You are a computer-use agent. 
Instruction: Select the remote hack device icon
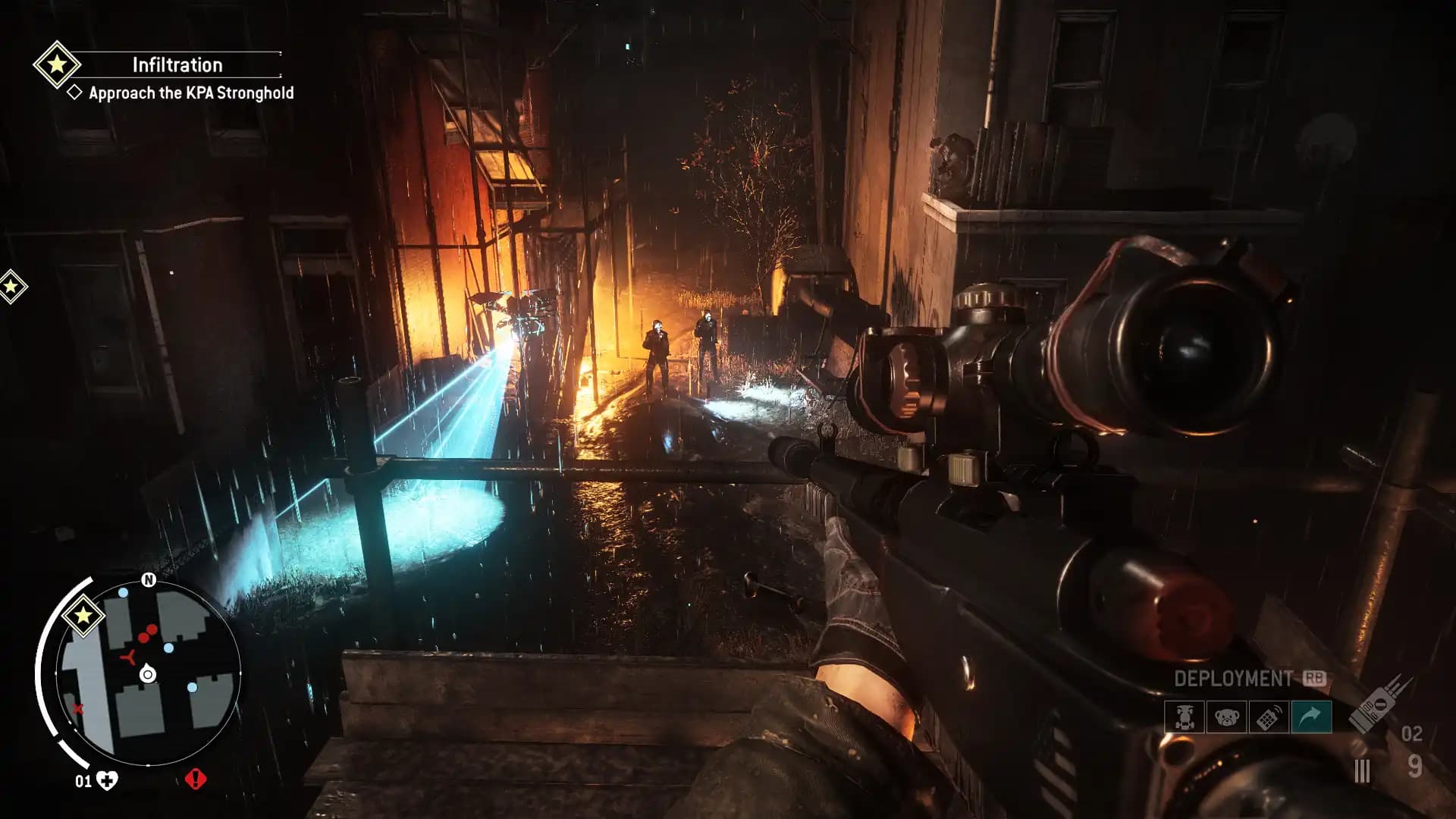[1269, 718]
